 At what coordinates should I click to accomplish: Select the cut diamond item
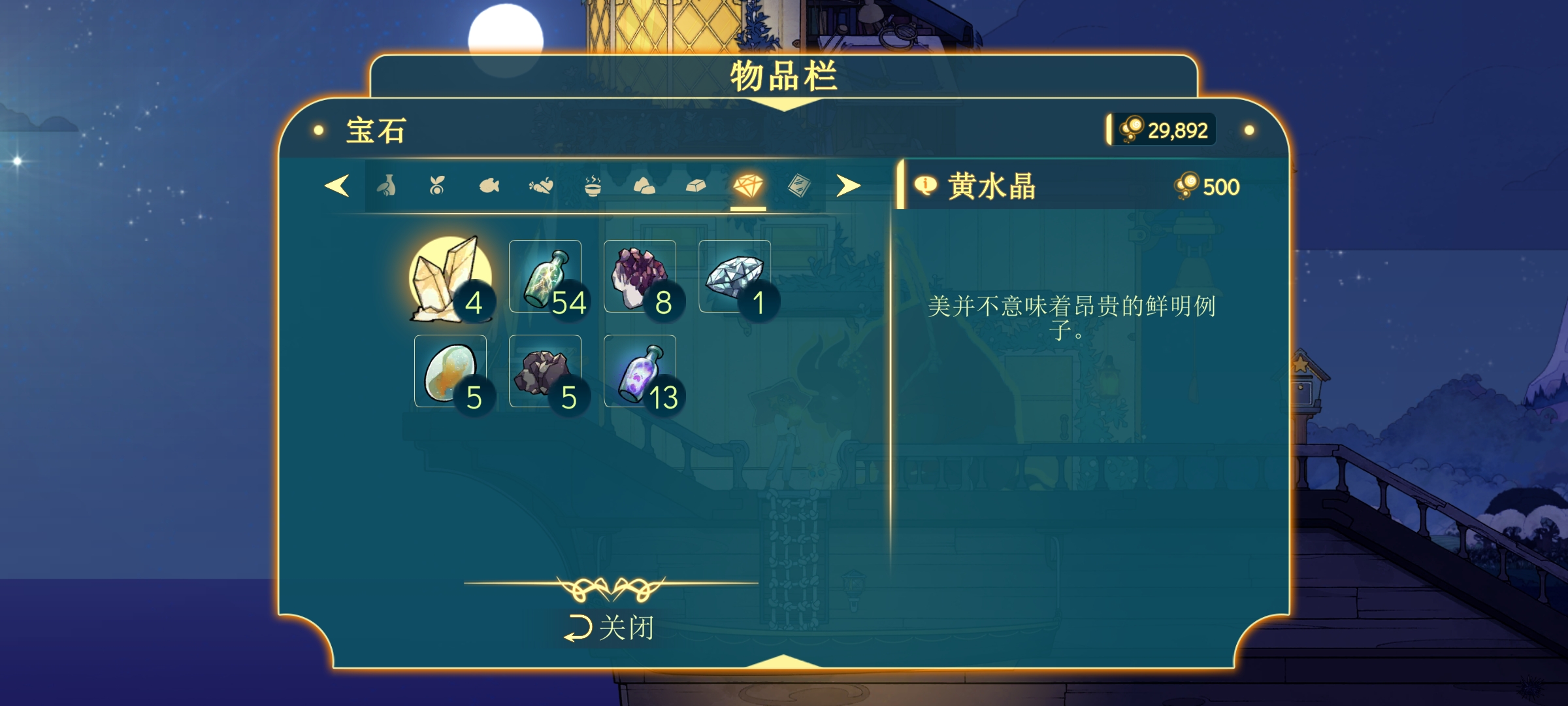point(734,277)
